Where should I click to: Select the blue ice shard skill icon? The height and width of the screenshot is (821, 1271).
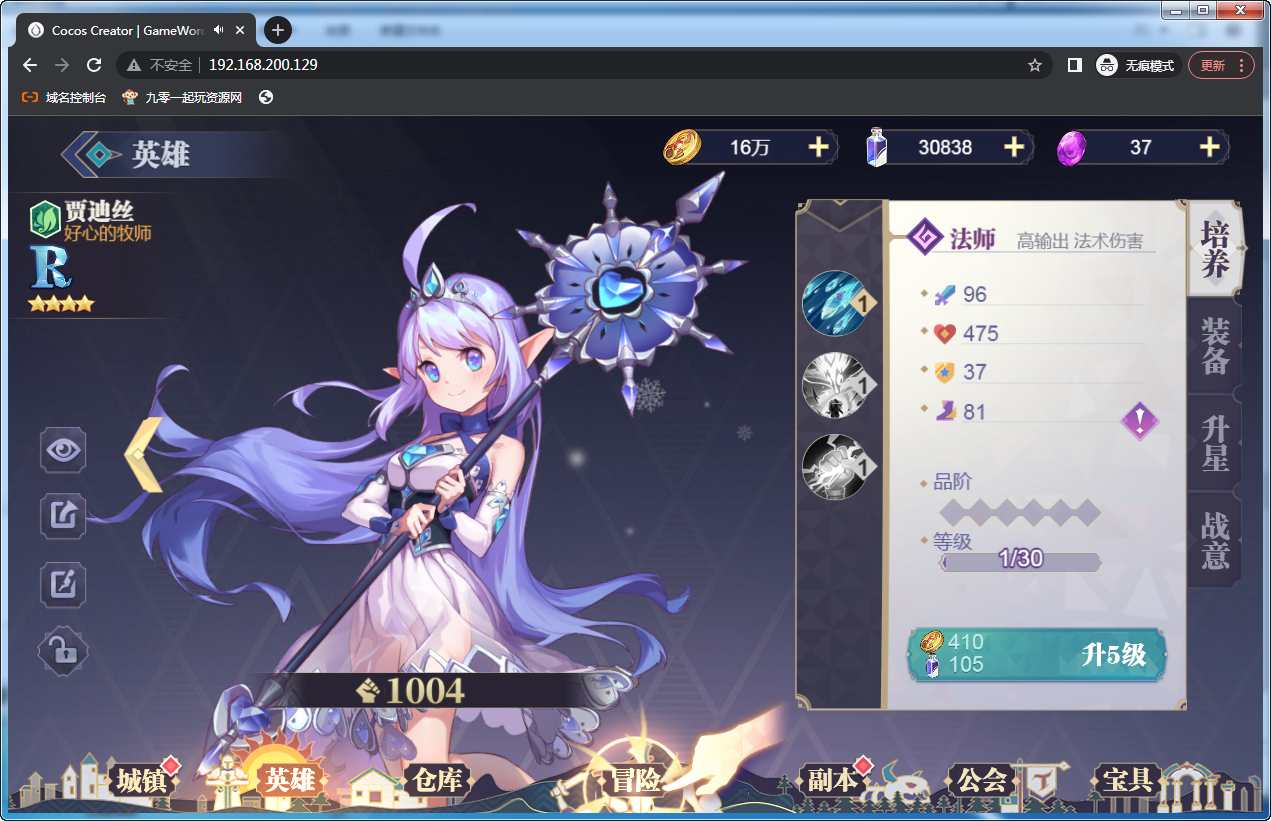tap(833, 302)
